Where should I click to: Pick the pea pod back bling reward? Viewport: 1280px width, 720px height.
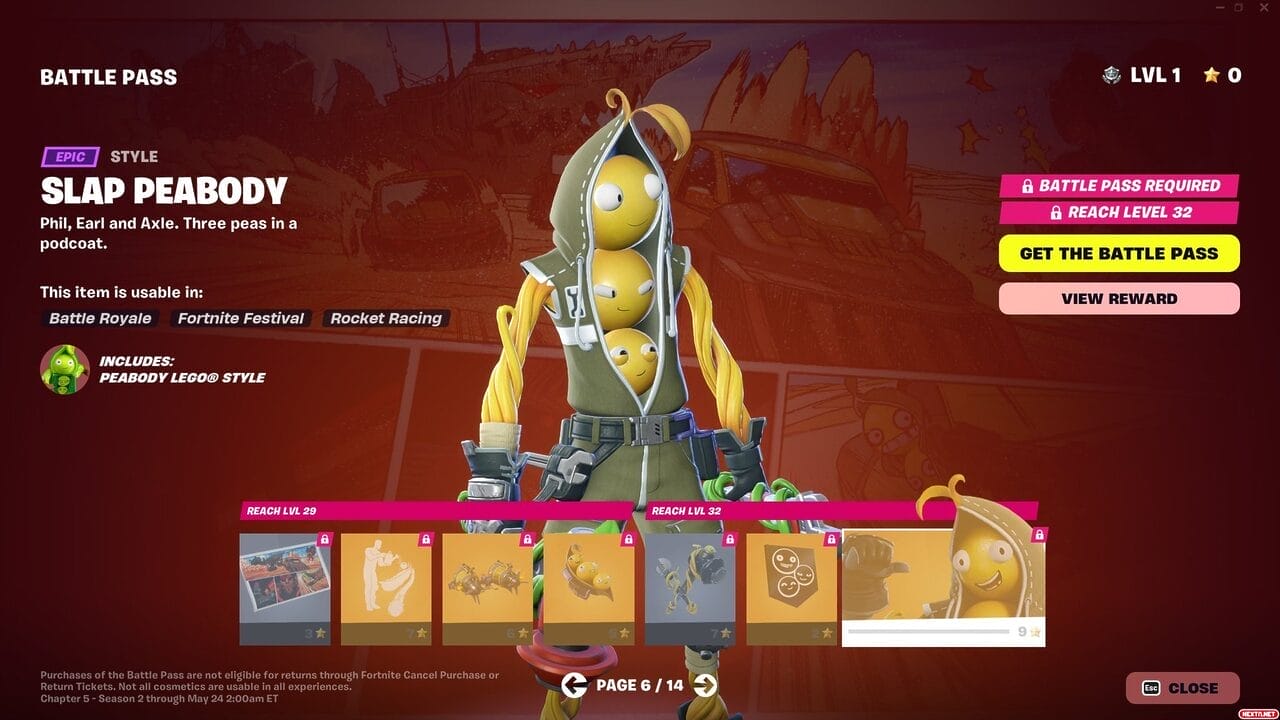588,588
